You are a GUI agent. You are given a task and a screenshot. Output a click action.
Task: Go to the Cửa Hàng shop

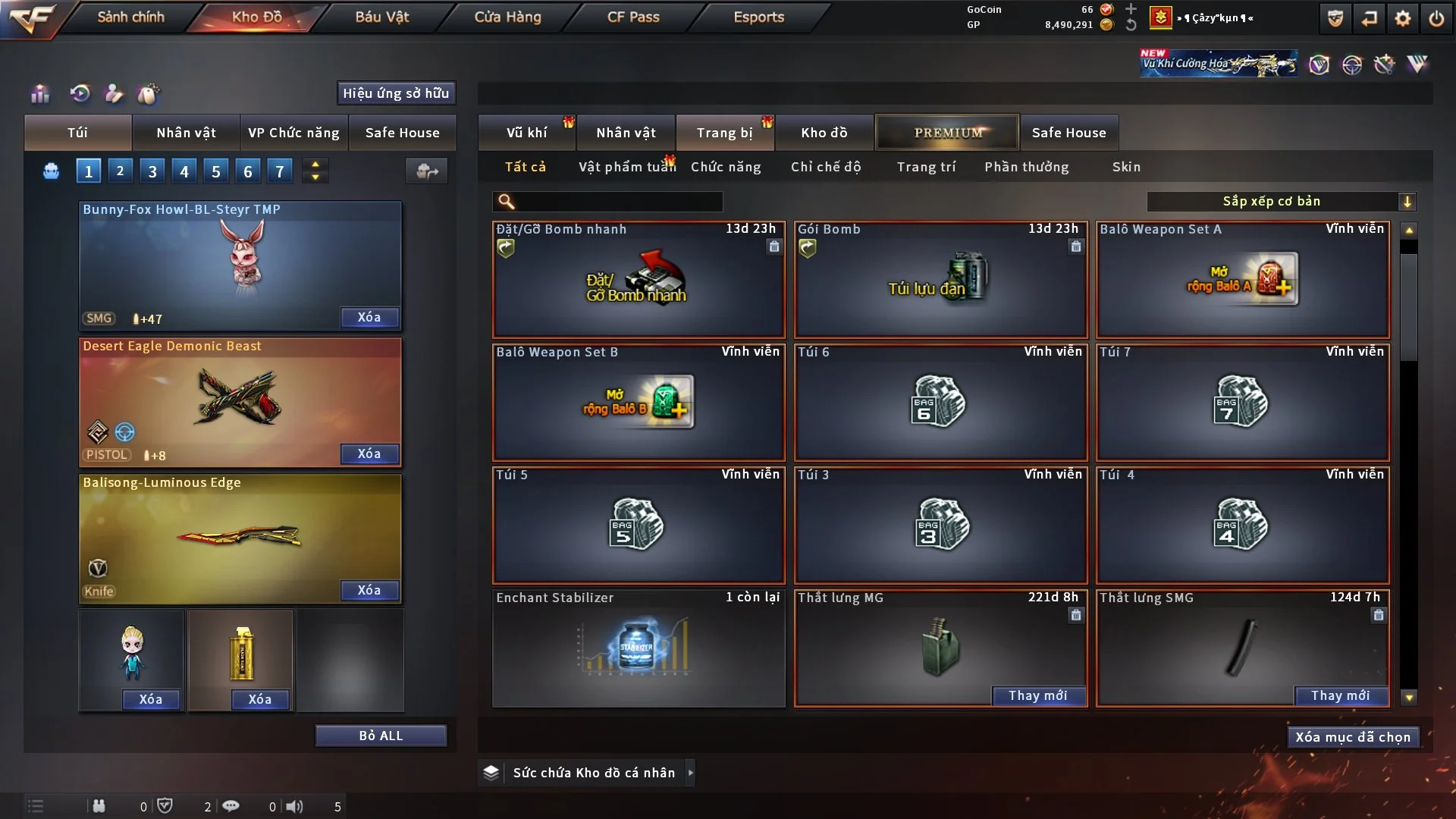click(507, 17)
